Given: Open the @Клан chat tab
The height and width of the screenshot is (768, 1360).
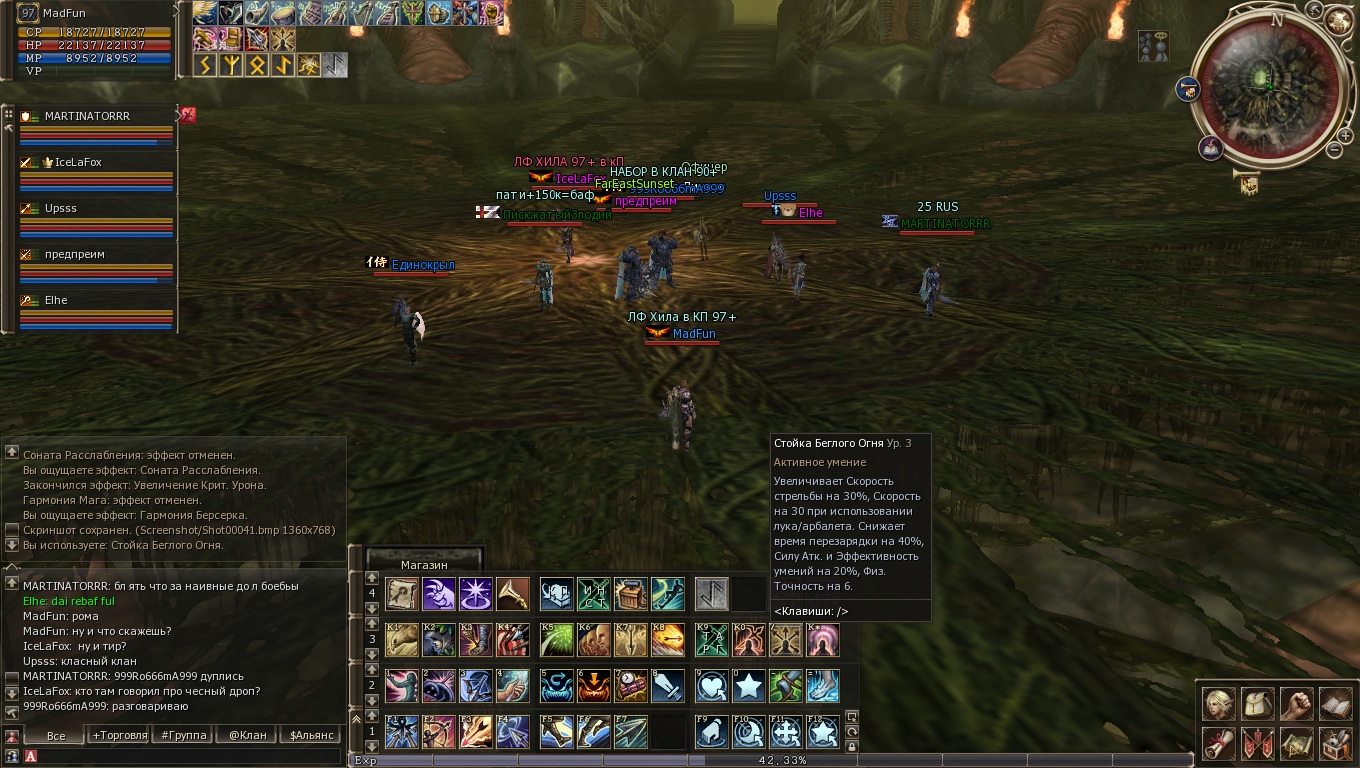Looking at the screenshot, I should [x=247, y=735].
